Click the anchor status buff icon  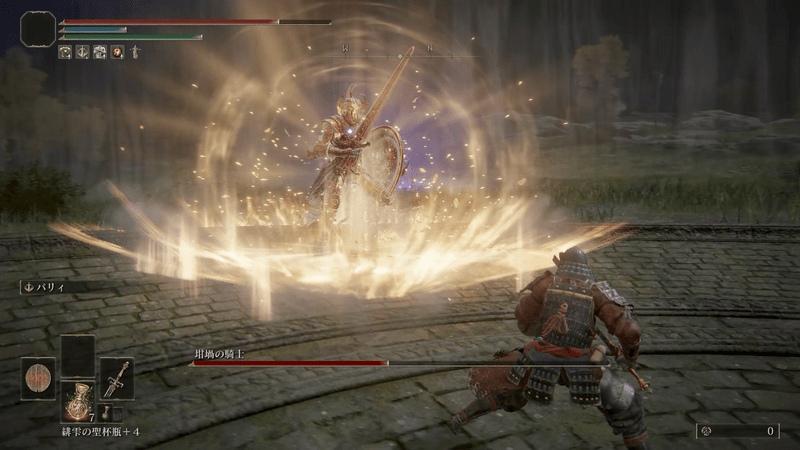pos(82,51)
